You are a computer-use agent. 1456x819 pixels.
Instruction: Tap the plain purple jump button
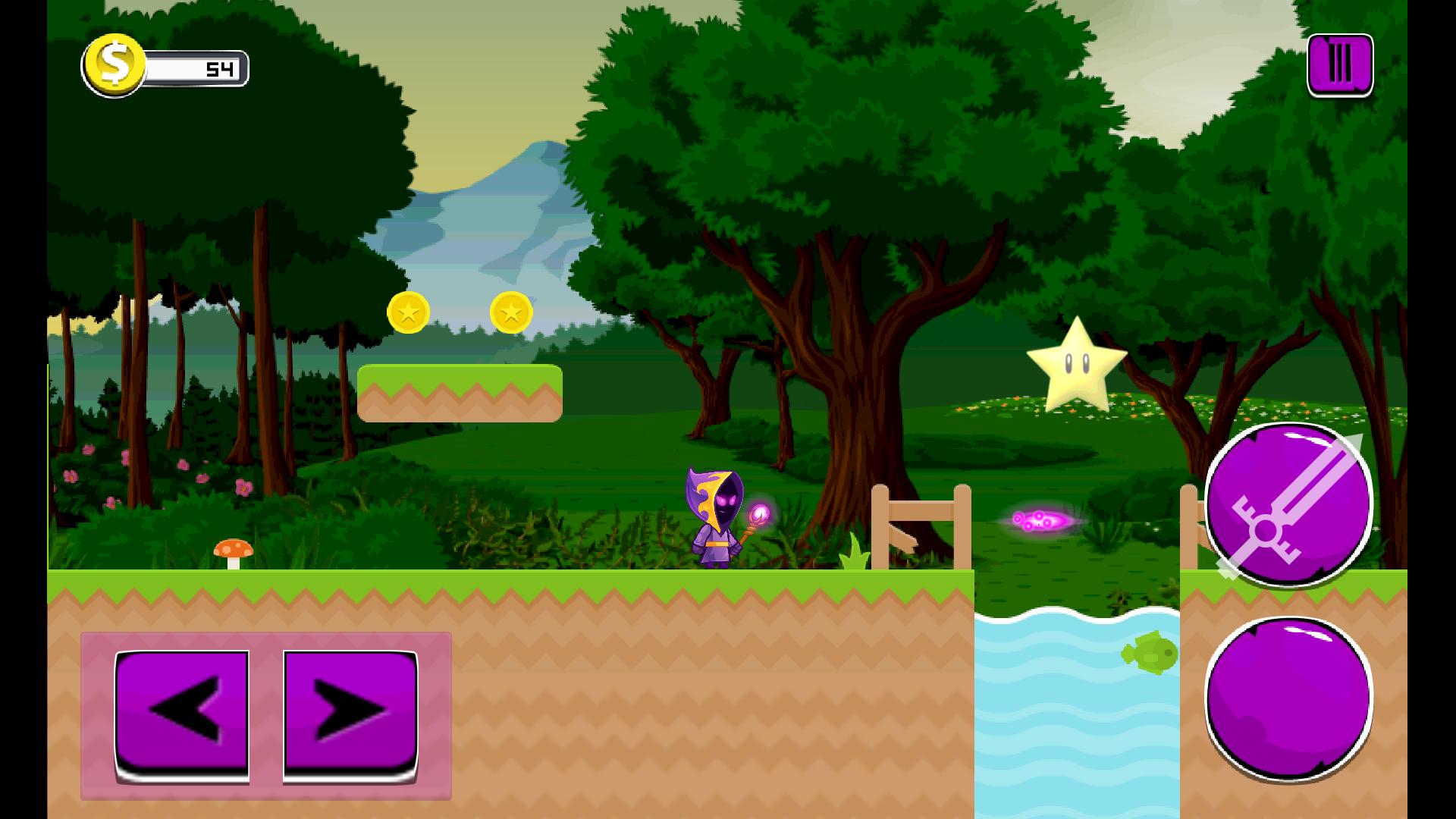(1288, 698)
